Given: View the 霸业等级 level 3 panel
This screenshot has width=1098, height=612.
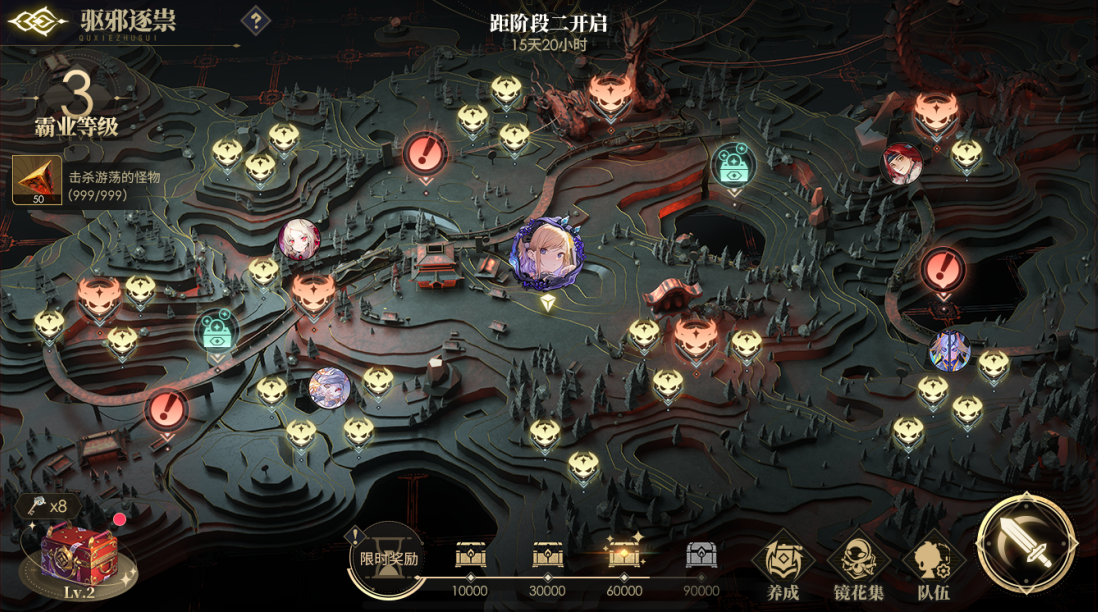Looking at the screenshot, I should (x=77, y=106).
